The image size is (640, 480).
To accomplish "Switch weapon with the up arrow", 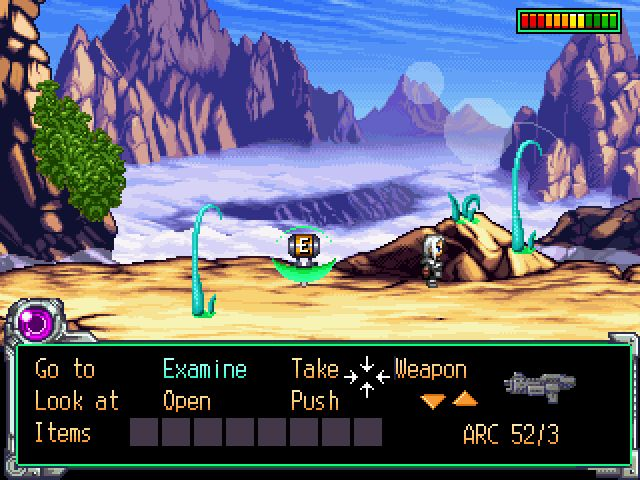I will (x=465, y=400).
